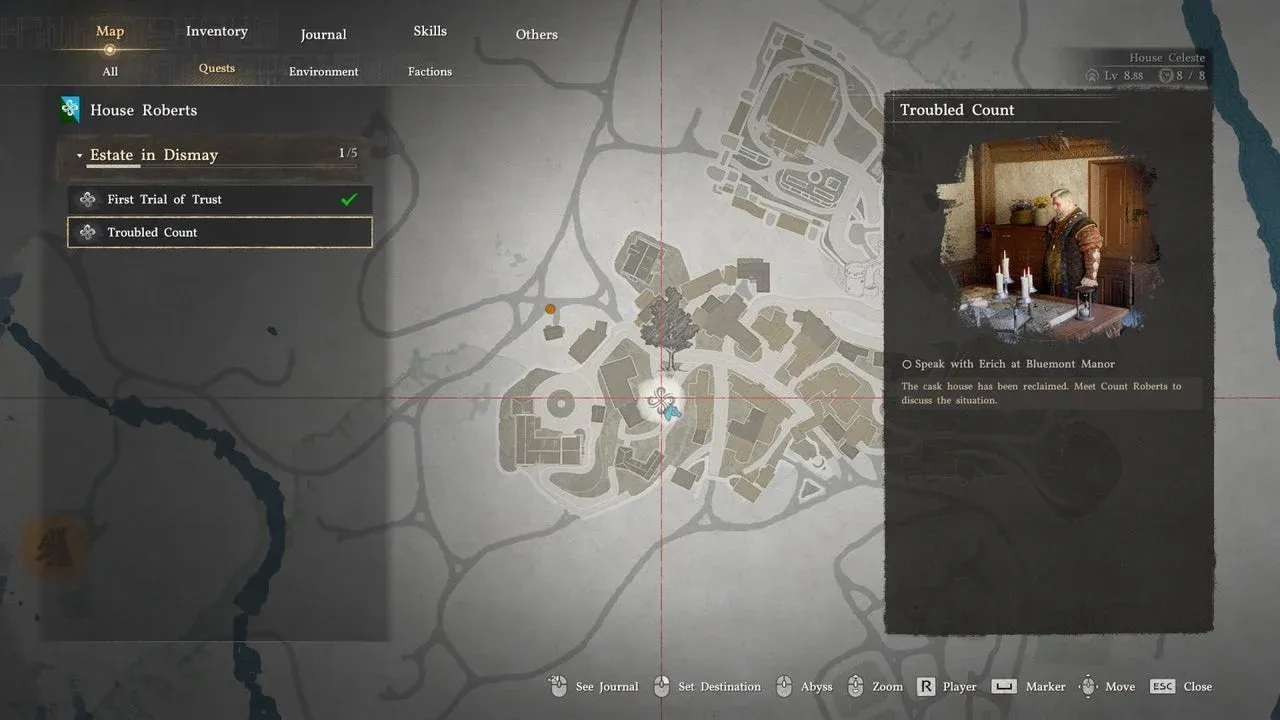
Task: Open the Journal tab
Action: pyautogui.click(x=323, y=34)
